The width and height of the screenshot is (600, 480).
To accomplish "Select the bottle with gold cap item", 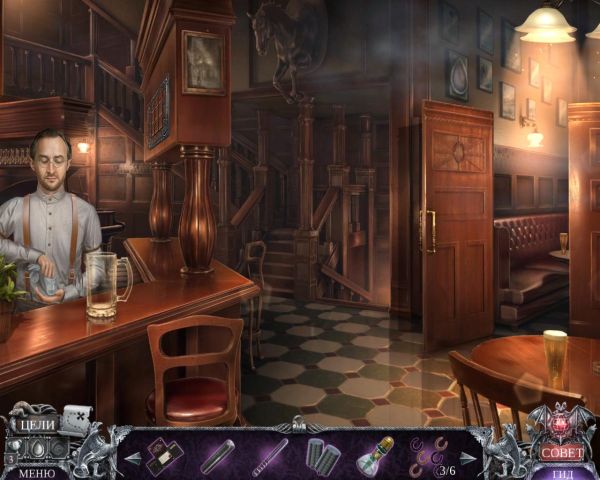I will point(375,456).
